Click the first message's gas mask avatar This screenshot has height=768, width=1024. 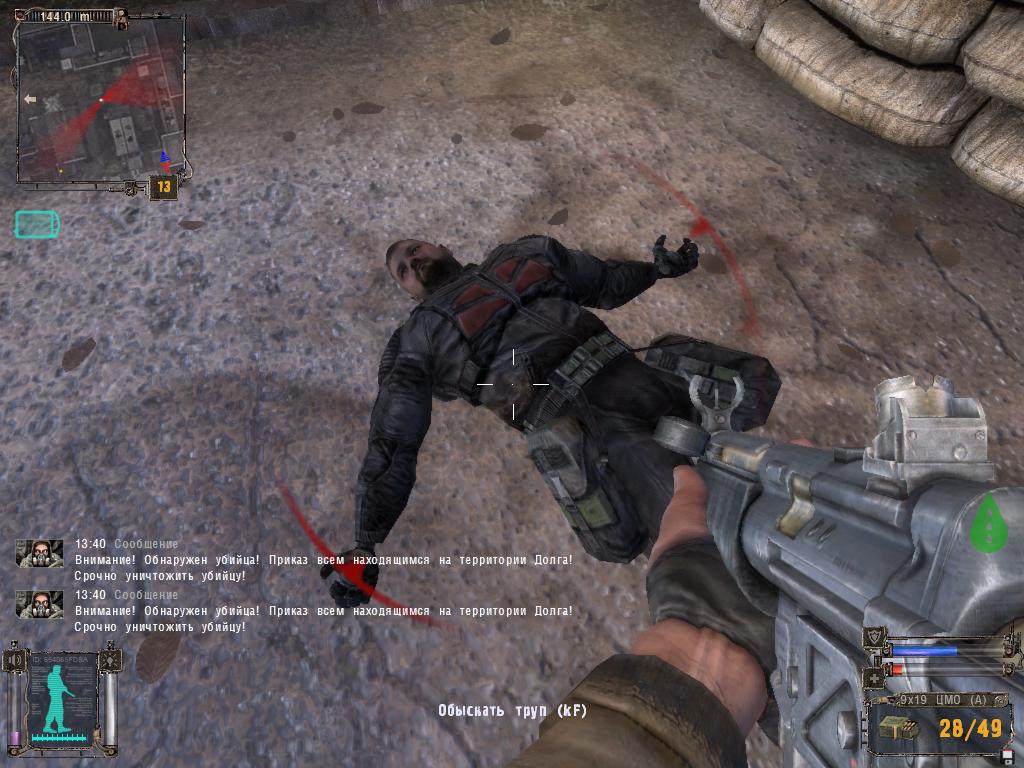point(39,553)
